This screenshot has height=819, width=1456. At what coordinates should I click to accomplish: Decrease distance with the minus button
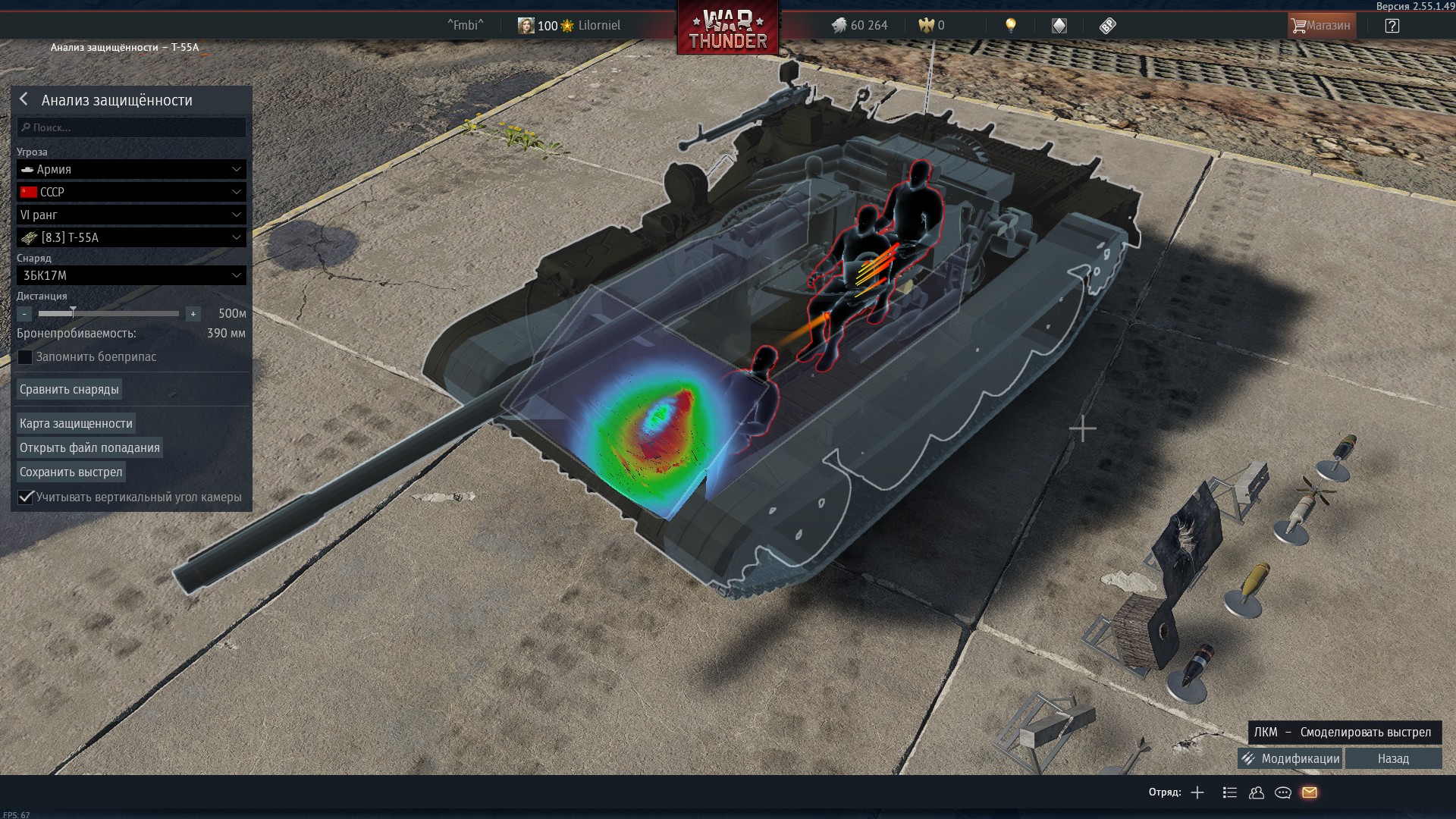click(24, 313)
